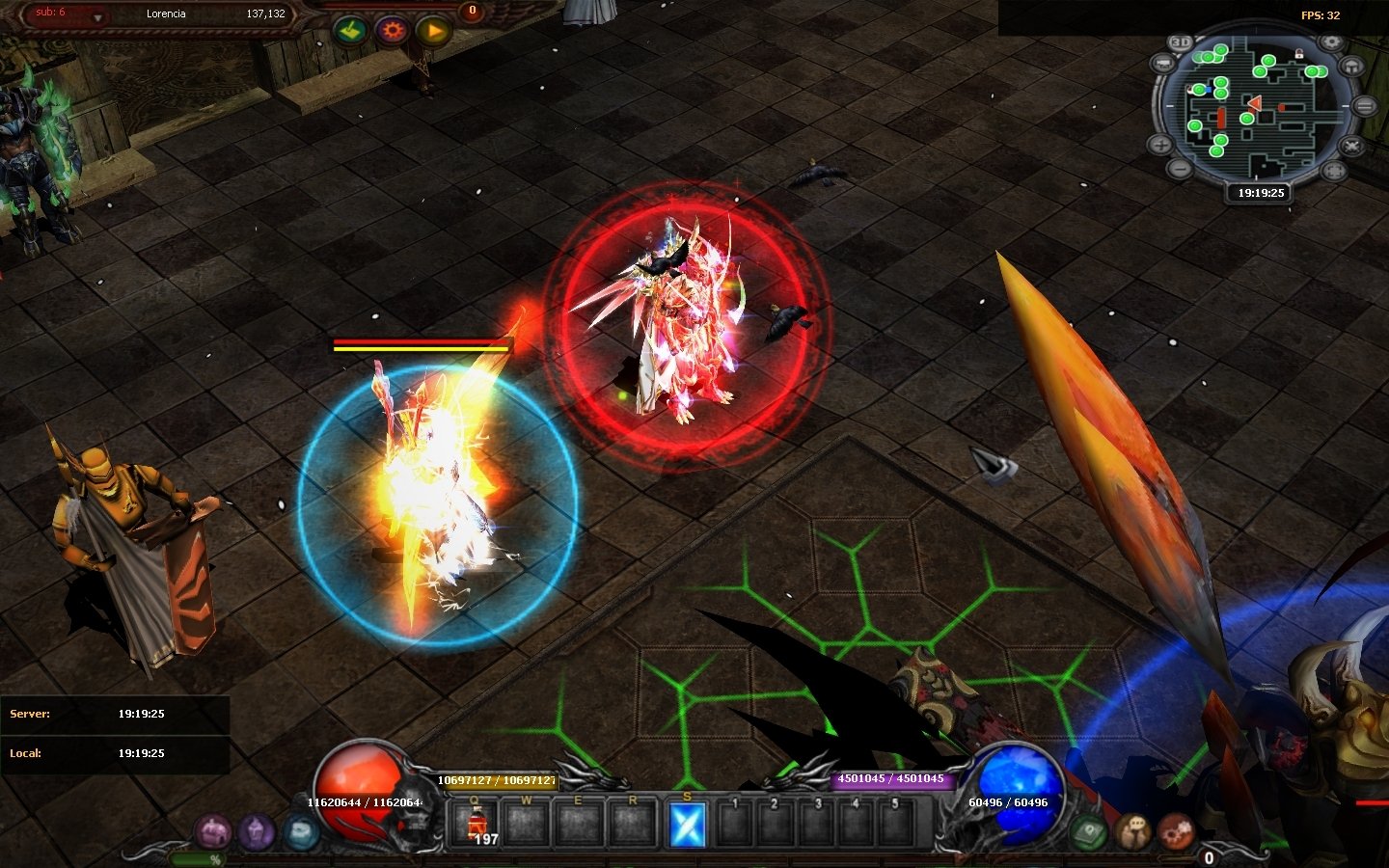
Task: Click the green arrow button in top bar
Action: coord(350,31)
